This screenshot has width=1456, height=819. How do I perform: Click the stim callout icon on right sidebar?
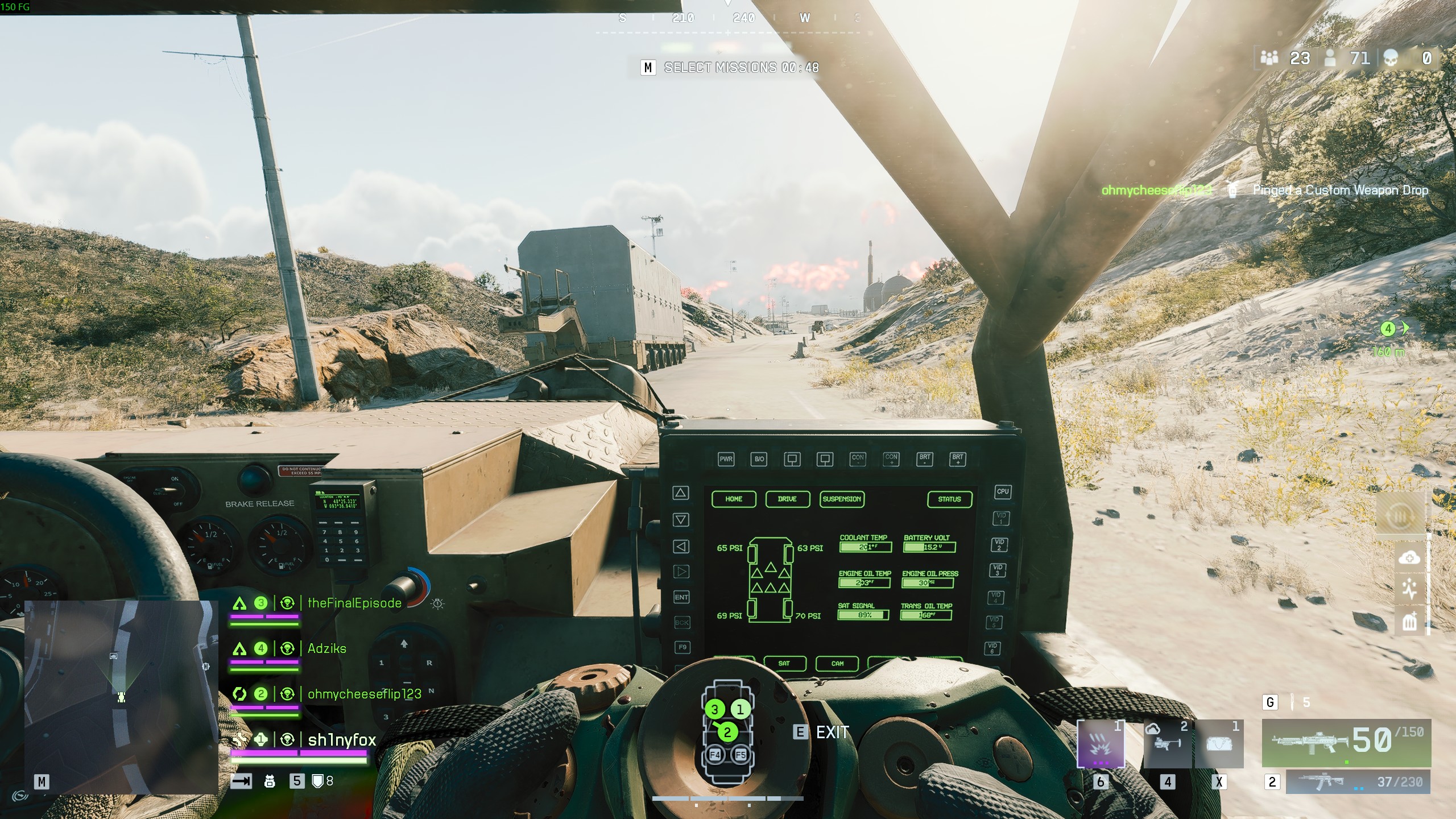tap(1410, 589)
